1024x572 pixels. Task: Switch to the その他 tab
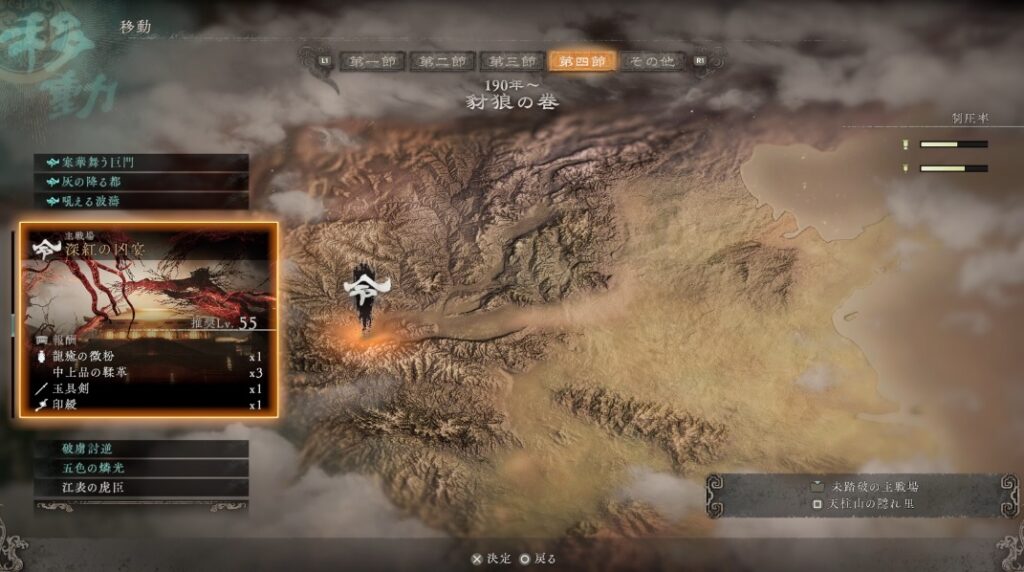pyautogui.click(x=653, y=61)
